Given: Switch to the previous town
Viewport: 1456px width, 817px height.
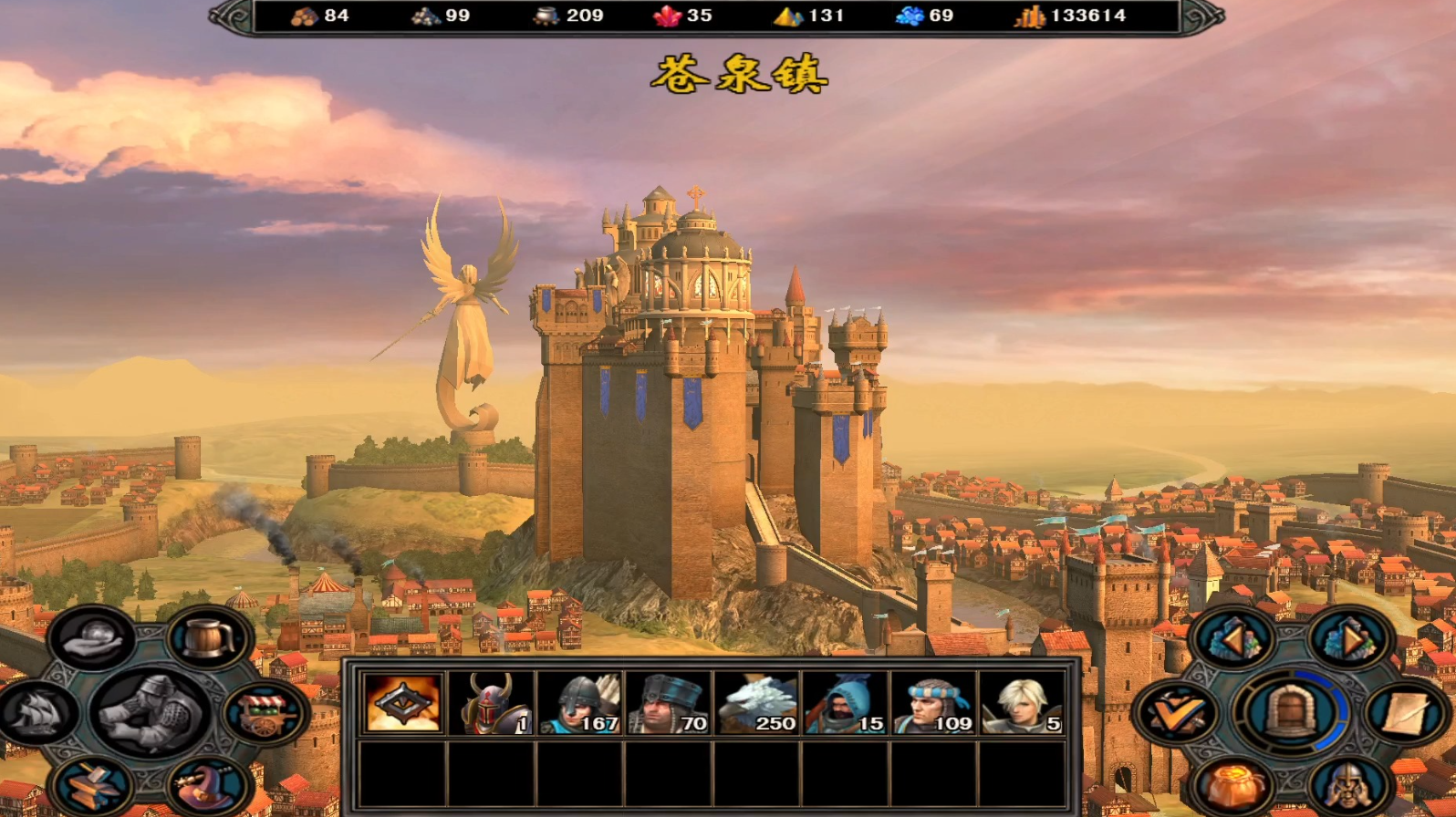Looking at the screenshot, I should pos(1233,639).
